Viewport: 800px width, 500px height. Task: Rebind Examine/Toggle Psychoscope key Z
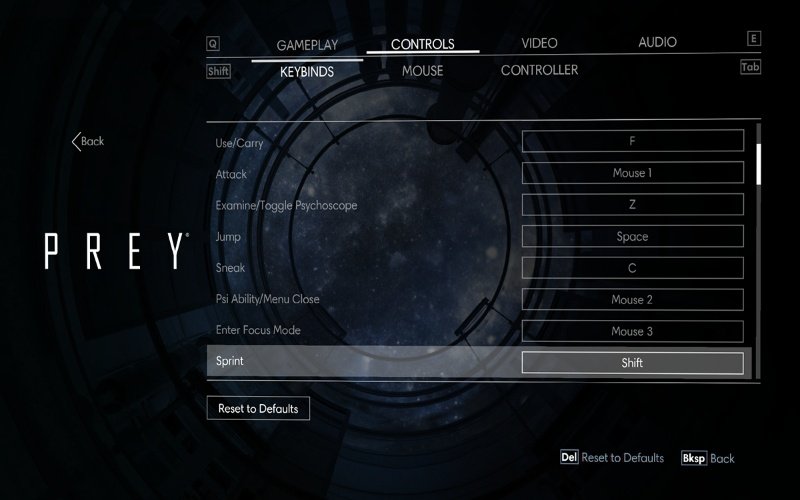click(x=632, y=204)
